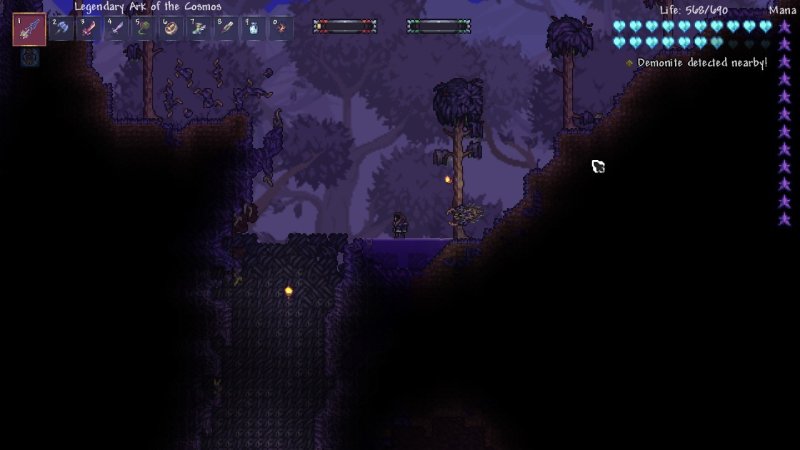The image size is (800, 450).
Task: Select the winged item in hotbar slot 7
Action: [198, 28]
